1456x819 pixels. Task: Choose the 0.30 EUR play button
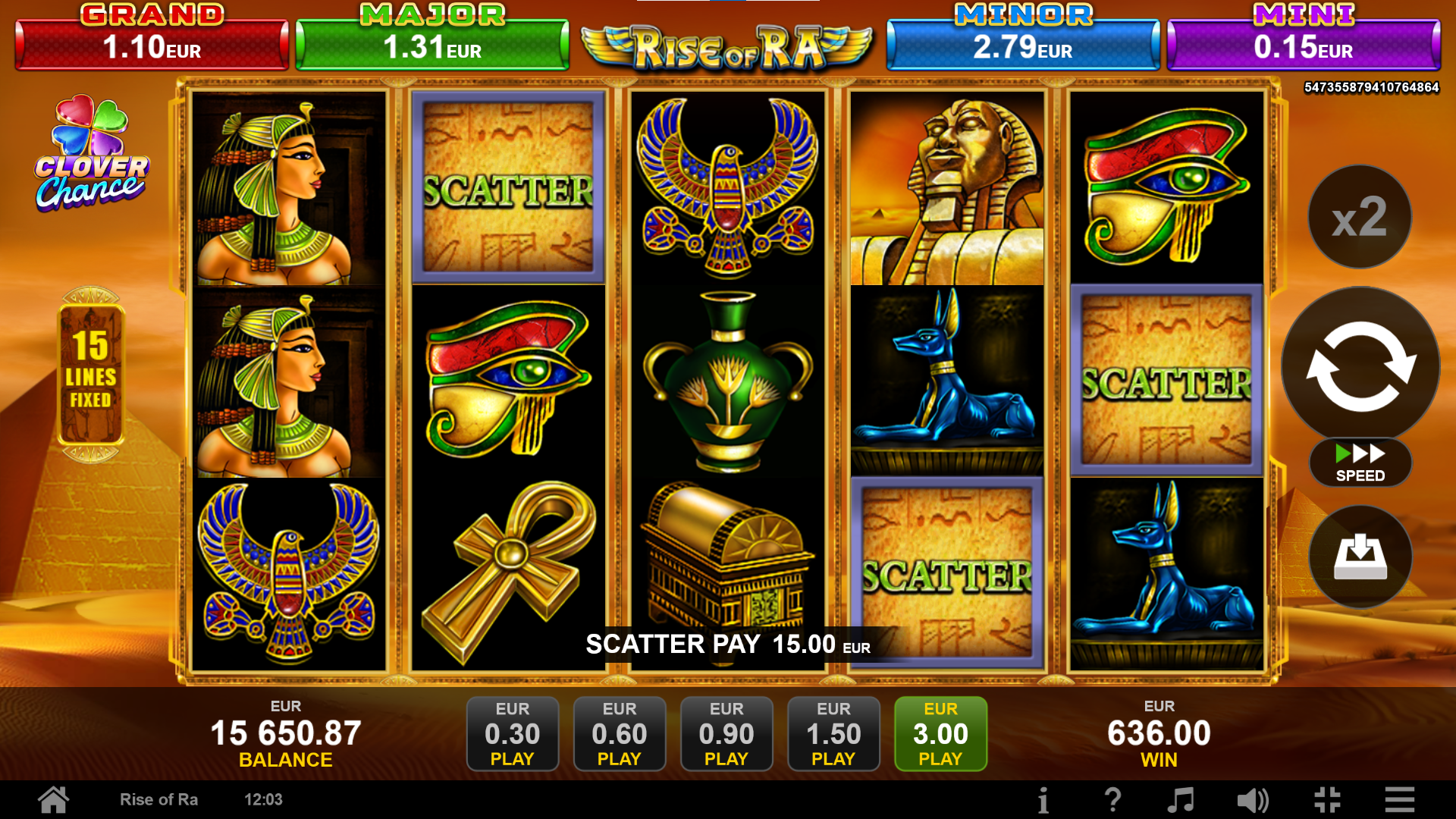click(513, 733)
